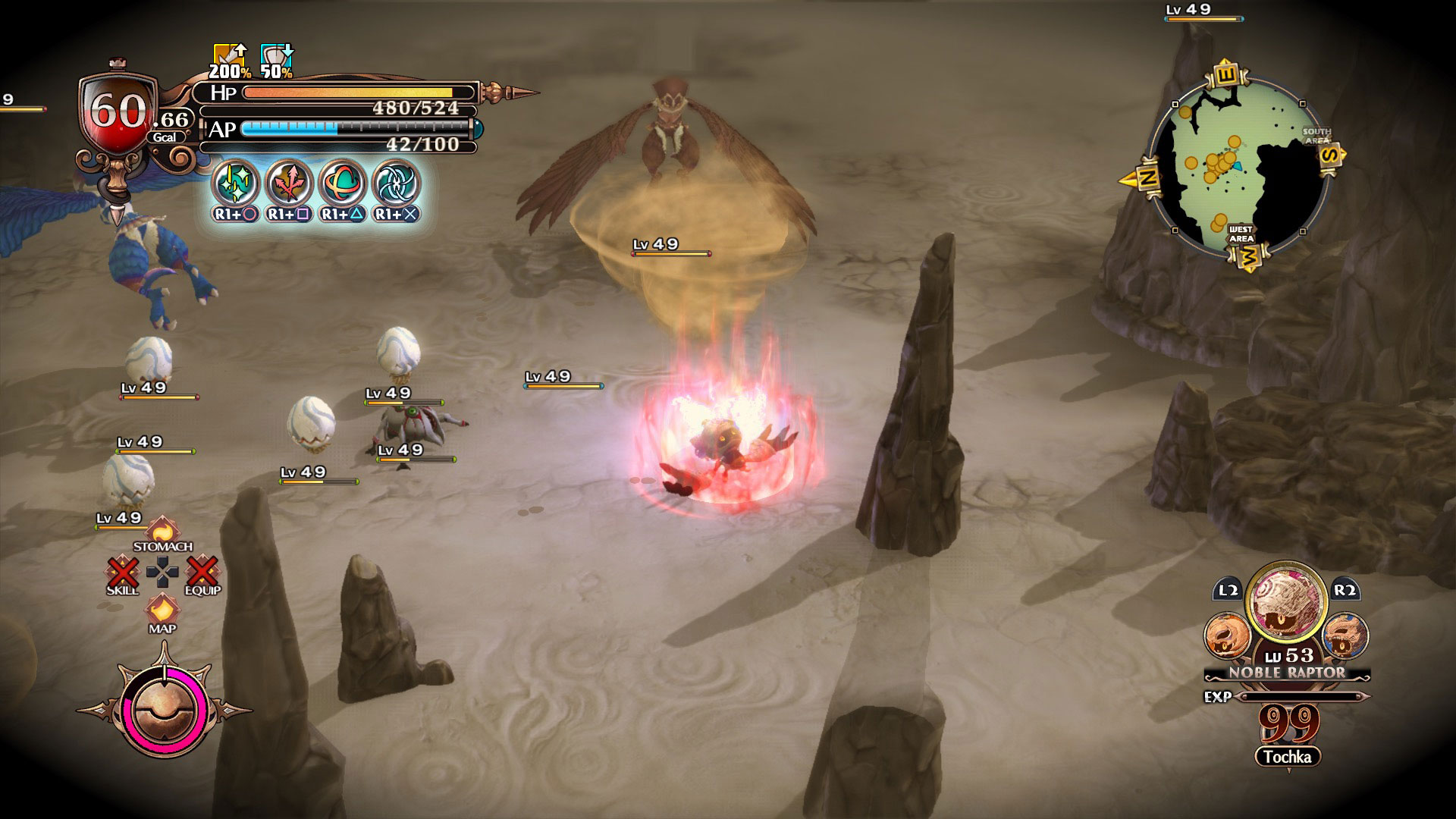This screenshot has height=819, width=1456.
Task: Select the crossed-out Equip shortcut
Action: (x=202, y=573)
